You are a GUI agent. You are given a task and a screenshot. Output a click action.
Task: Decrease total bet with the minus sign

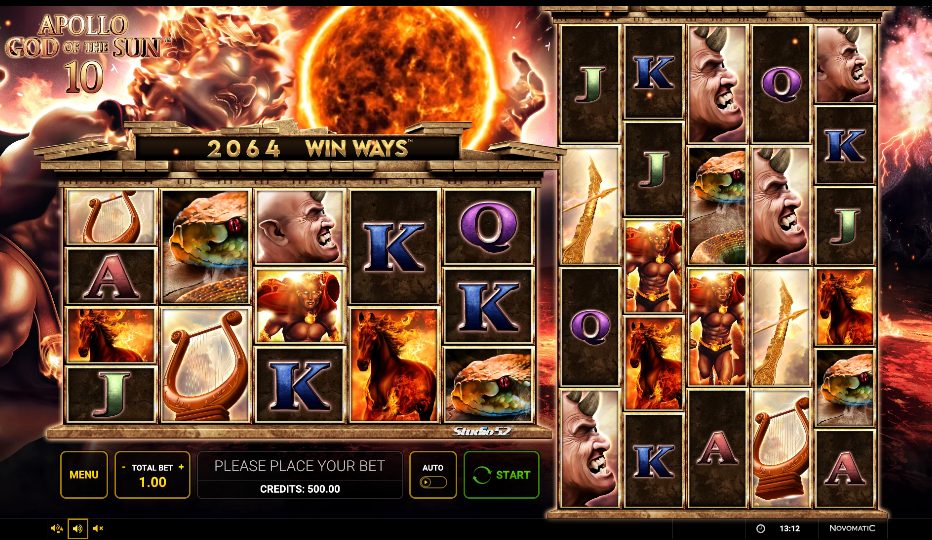[123, 467]
